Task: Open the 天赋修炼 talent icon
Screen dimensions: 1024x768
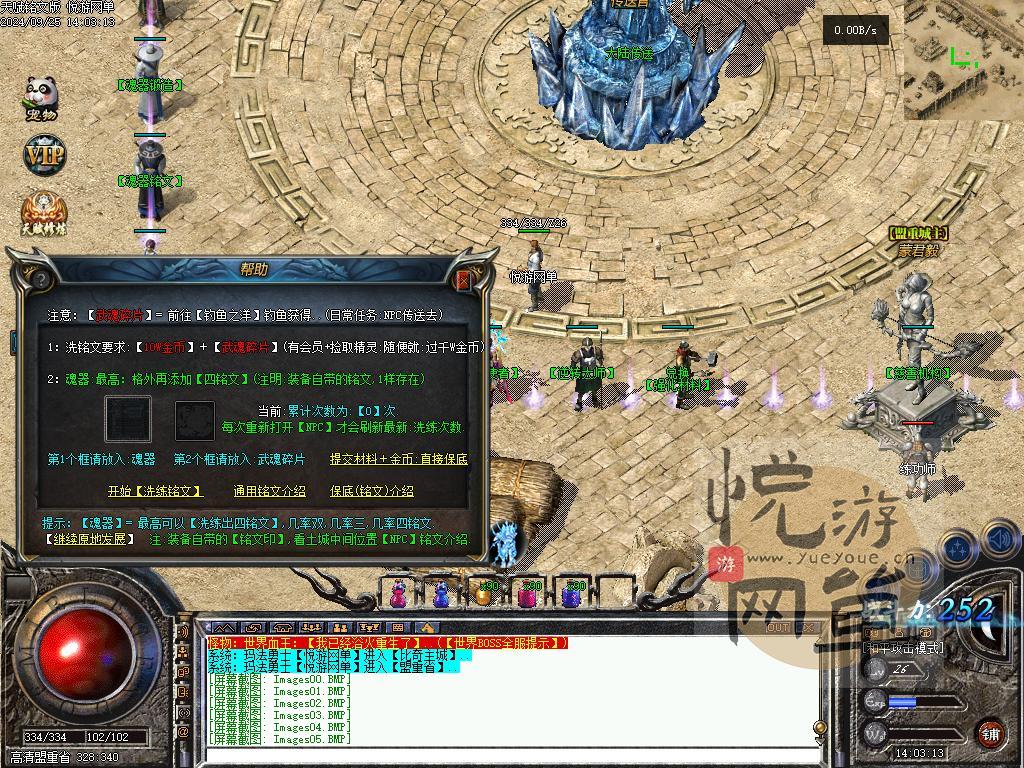Action: point(42,212)
